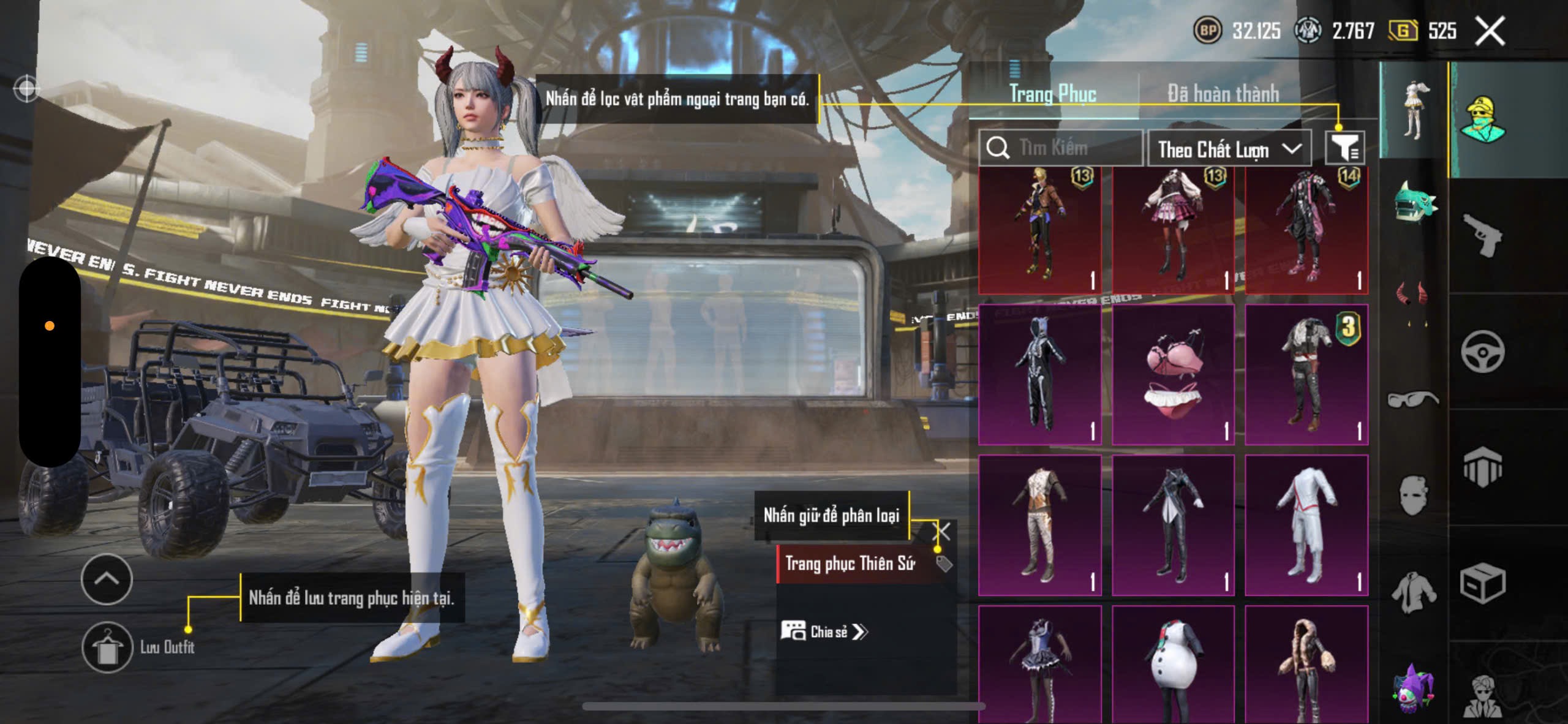Open the Theo Chất Lượng sort dropdown

[x=1229, y=149]
